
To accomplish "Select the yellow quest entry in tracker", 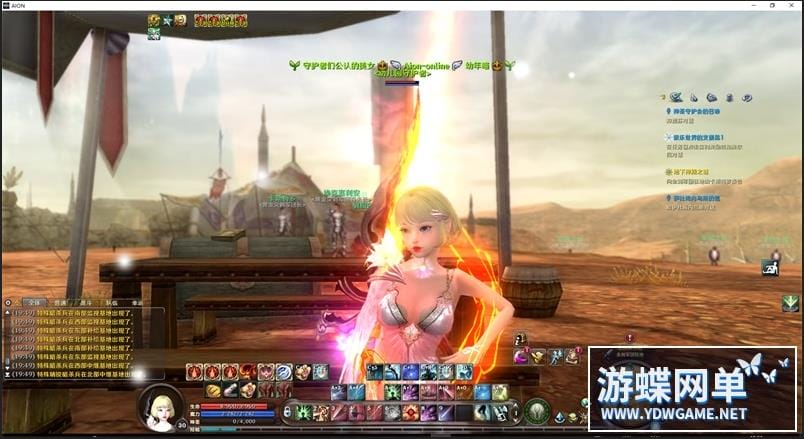I will pos(695,172).
